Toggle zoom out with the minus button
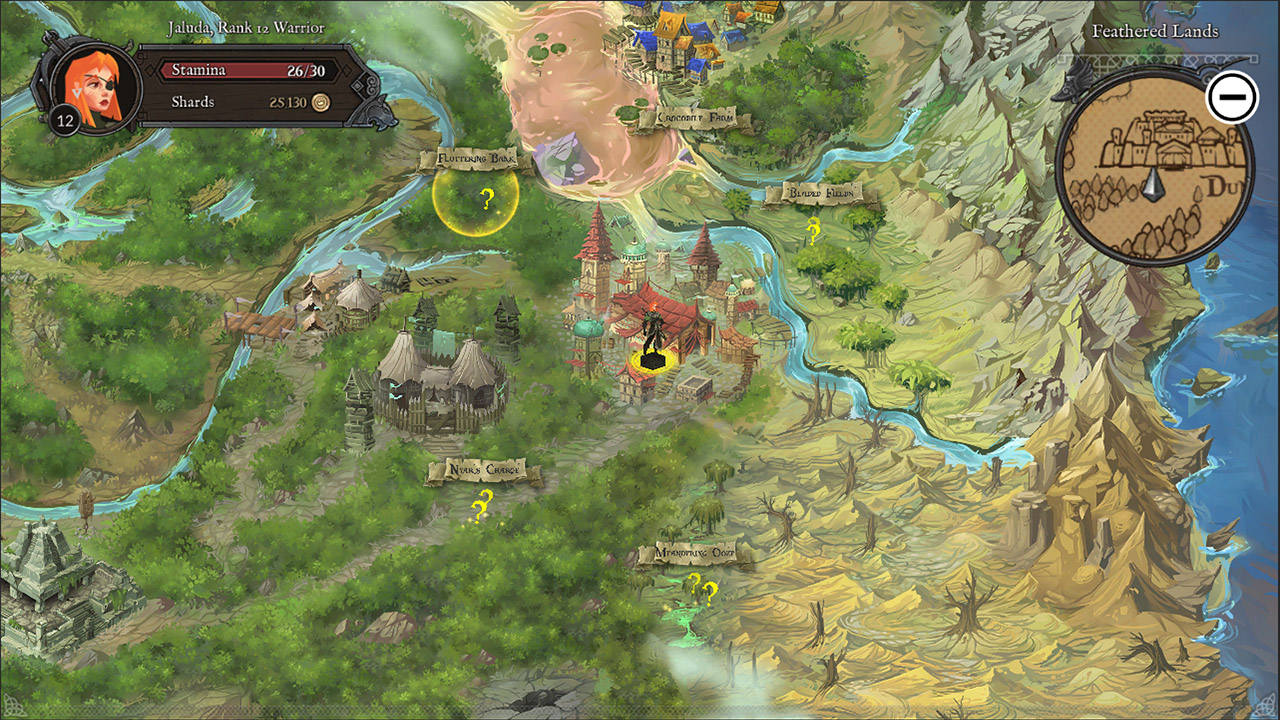This screenshot has height=720, width=1280. [x=1233, y=96]
